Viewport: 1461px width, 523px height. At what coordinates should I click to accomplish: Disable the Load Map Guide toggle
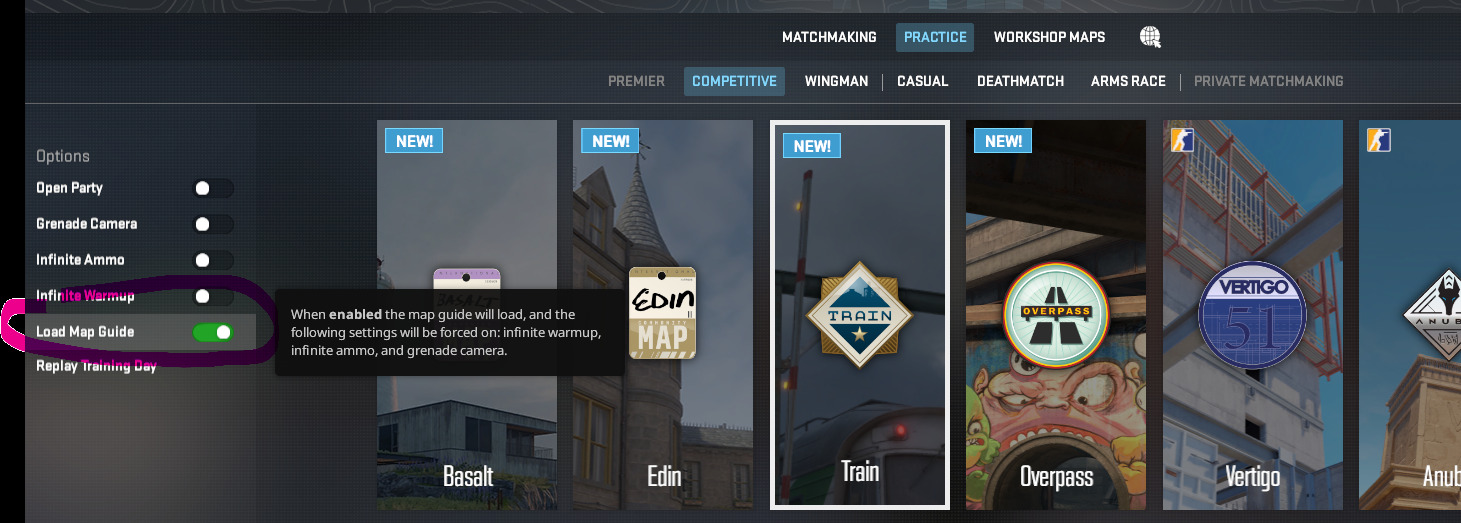pyautogui.click(x=213, y=332)
